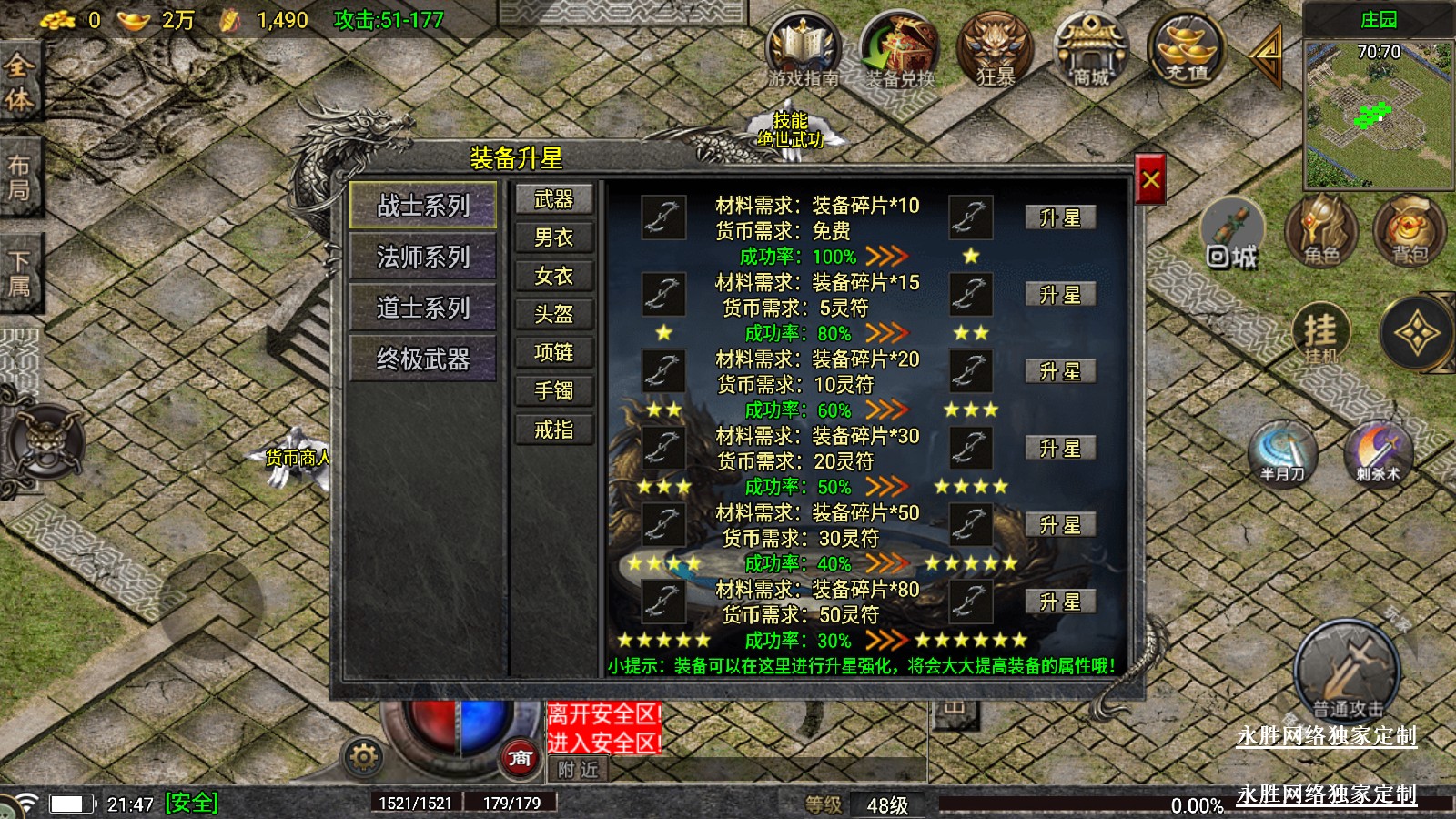The image size is (1456, 819).
Task: Open the 背包 backpack
Action: pyautogui.click(x=1409, y=231)
